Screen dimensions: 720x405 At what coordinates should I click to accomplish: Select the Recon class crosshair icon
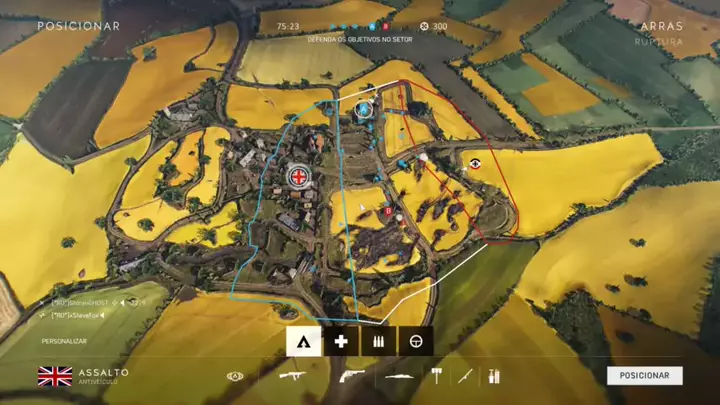(x=415, y=341)
